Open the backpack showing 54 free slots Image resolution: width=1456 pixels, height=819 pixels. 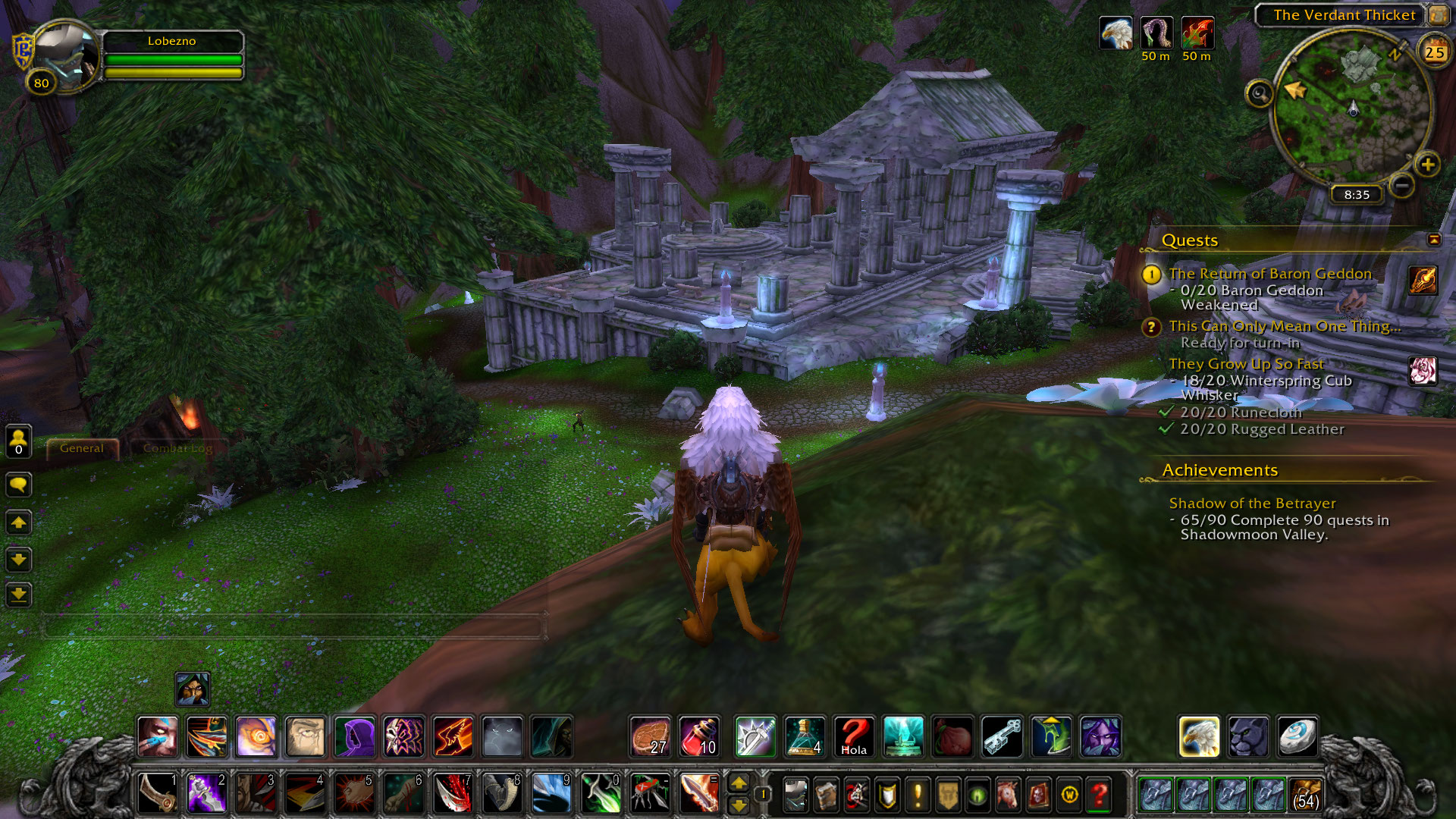pos(1305,794)
